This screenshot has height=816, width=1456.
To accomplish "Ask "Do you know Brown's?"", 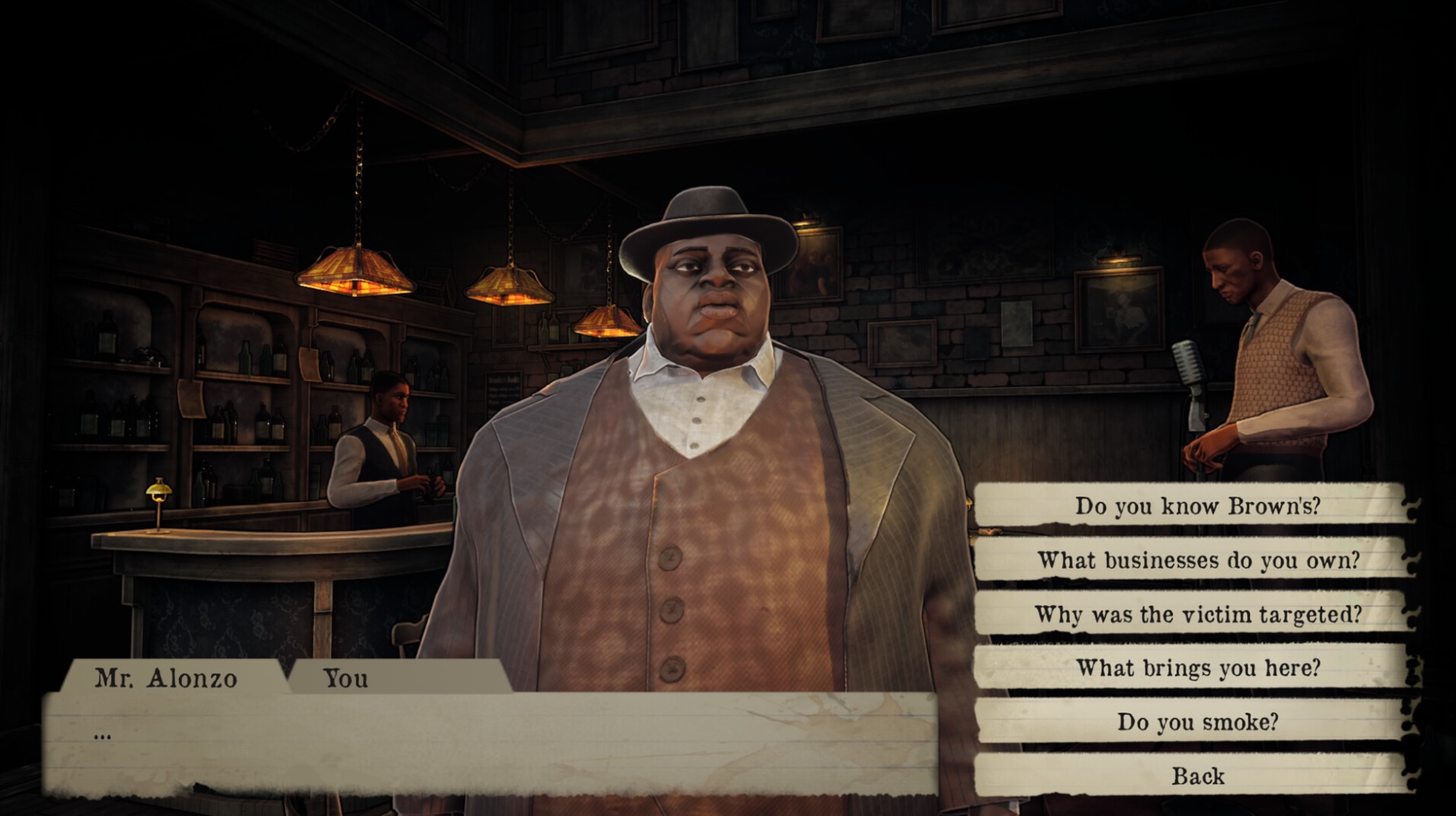I will click(x=1196, y=506).
